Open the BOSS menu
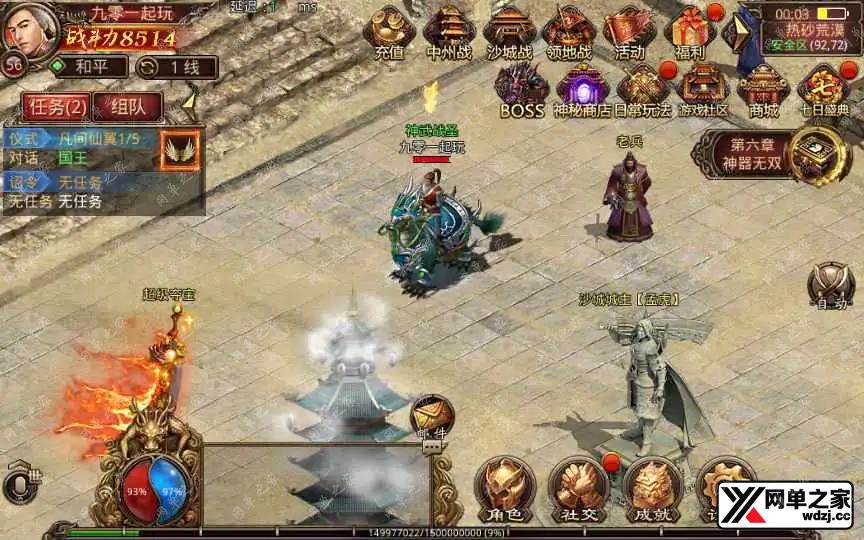 coord(521,88)
